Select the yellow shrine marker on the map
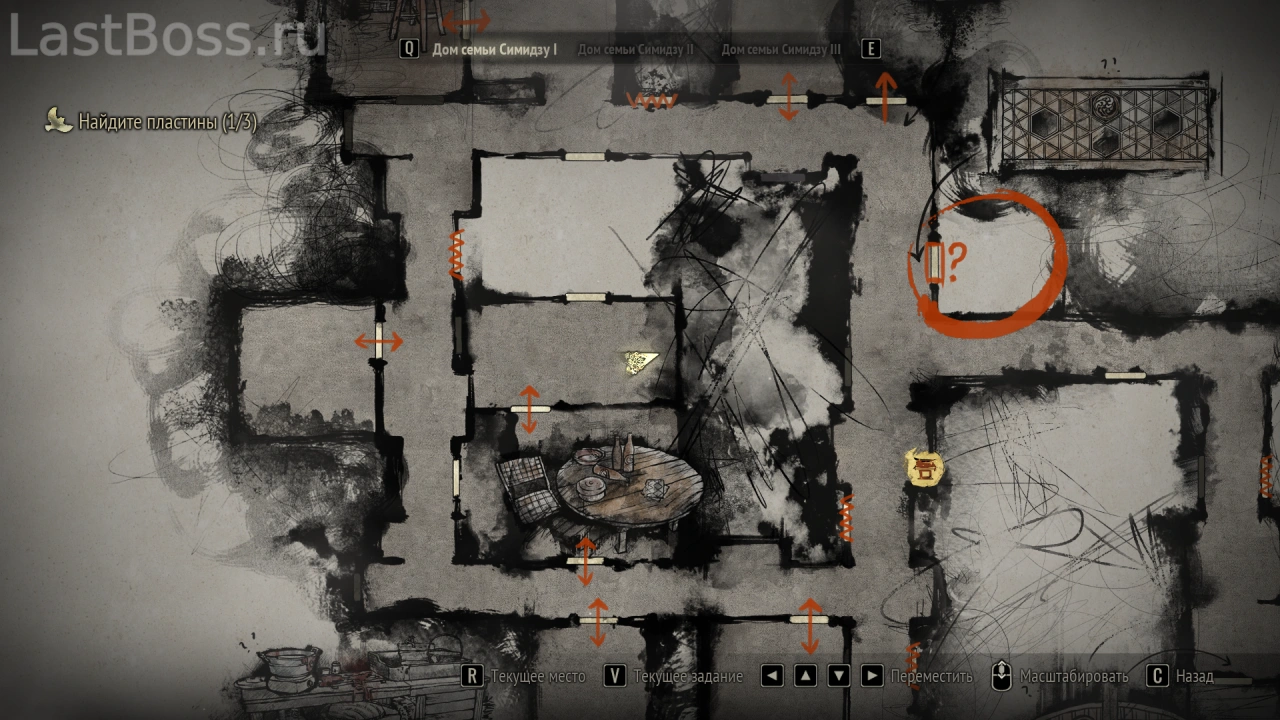The height and width of the screenshot is (720, 1280). tap(925, 467)
